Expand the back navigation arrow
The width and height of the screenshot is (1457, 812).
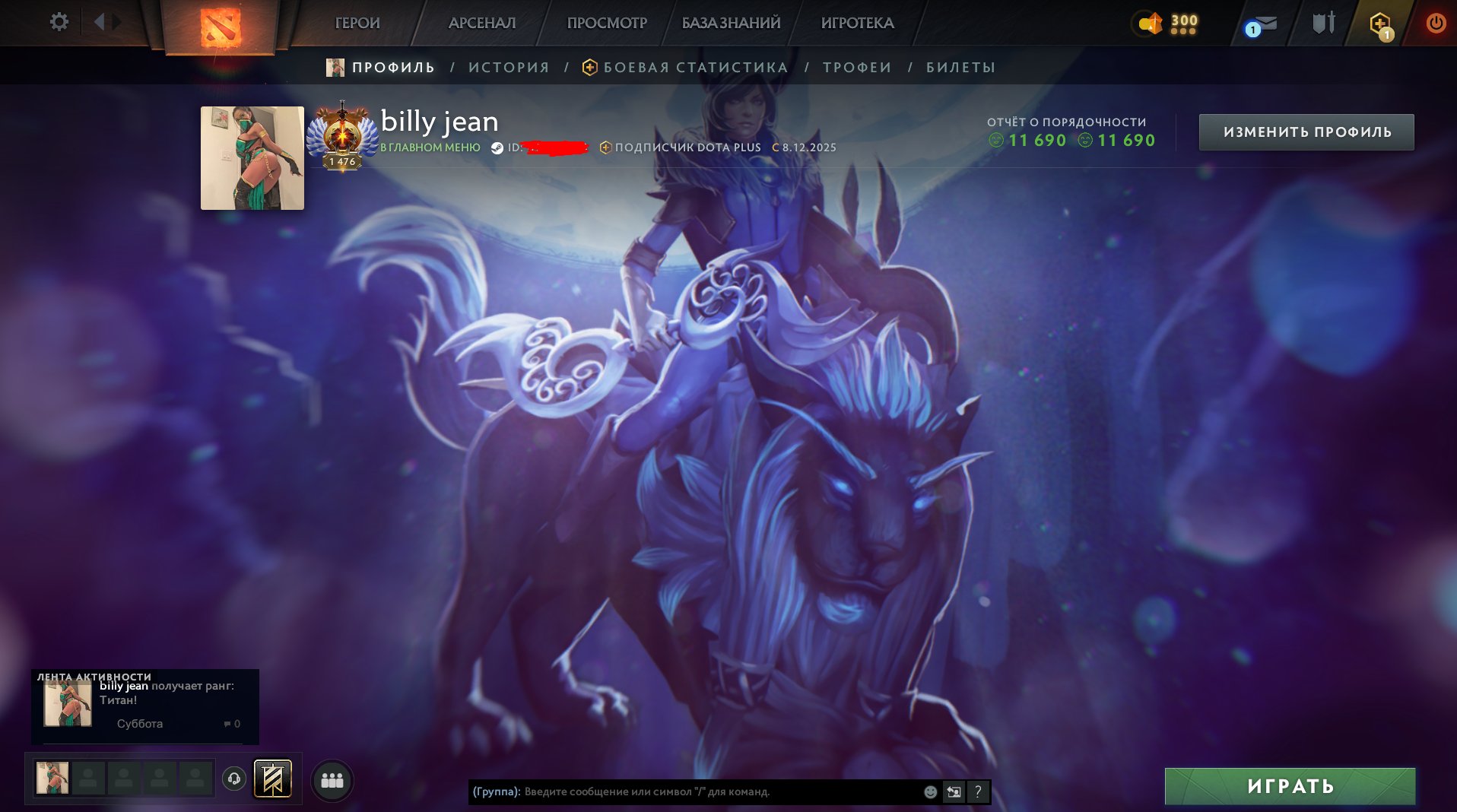(100, 22)
